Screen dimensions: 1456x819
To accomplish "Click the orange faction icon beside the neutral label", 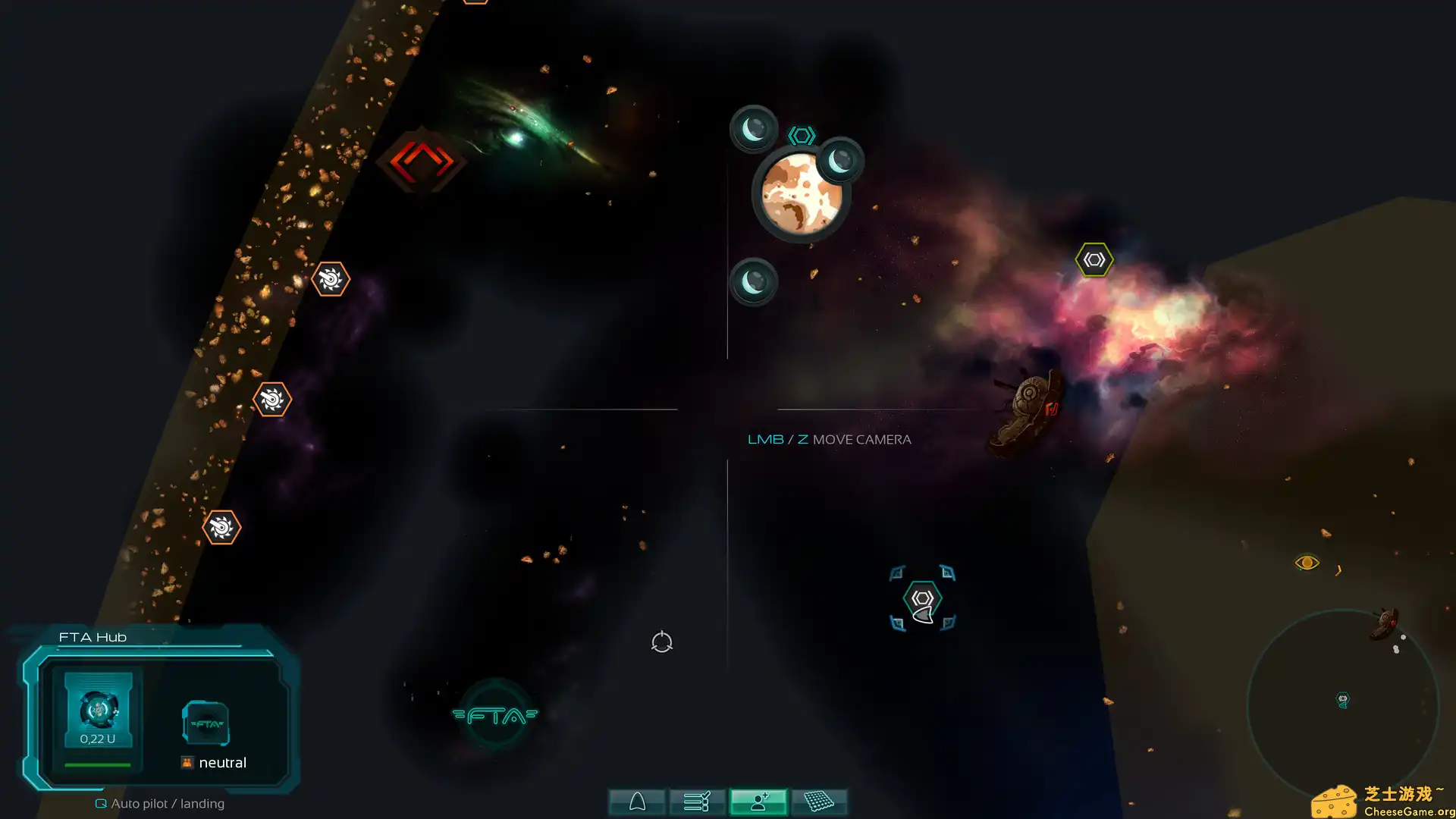I will tap(186, 762).
